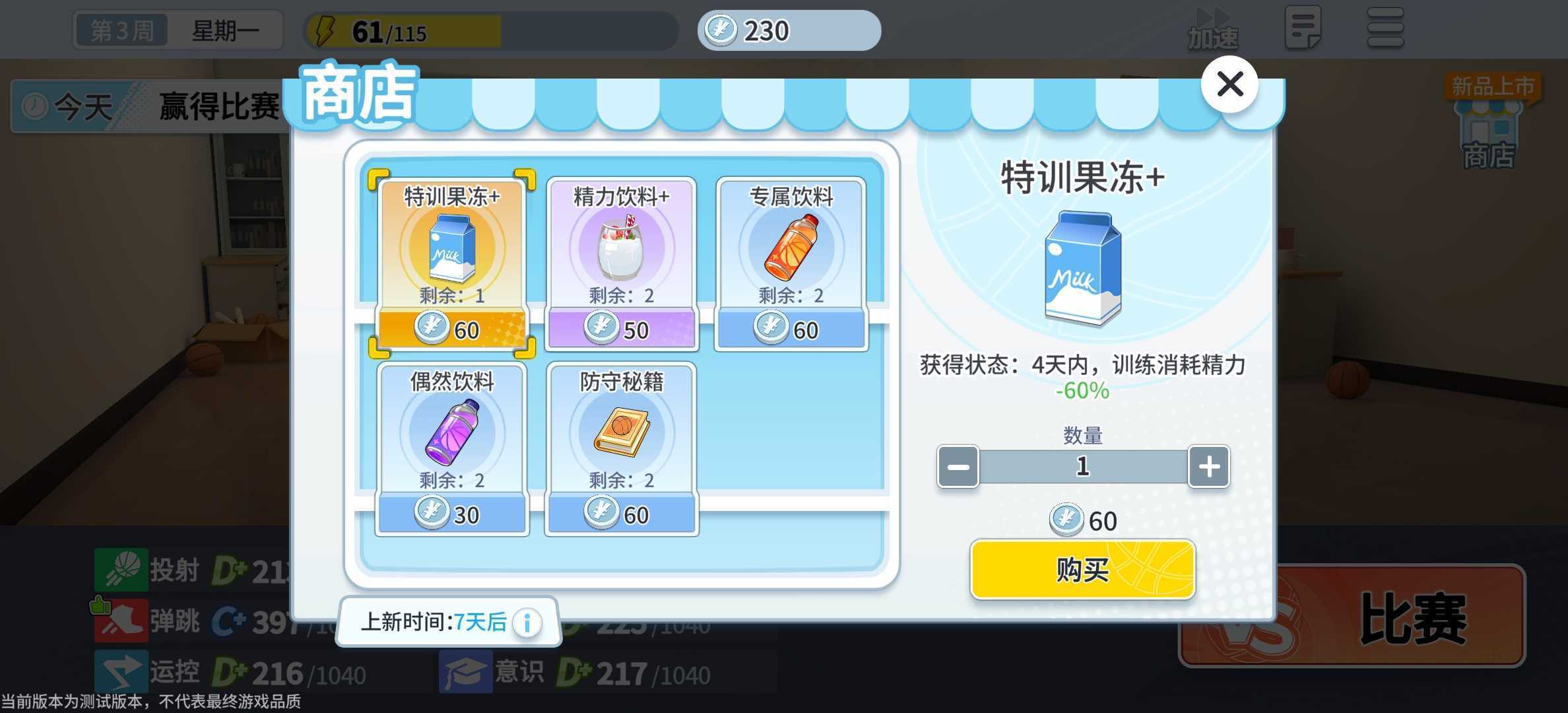Open the 加速 speed-up feature
Viewport: 1568px width, 713px height.
pyautogui.click(x=1212, y=30)
